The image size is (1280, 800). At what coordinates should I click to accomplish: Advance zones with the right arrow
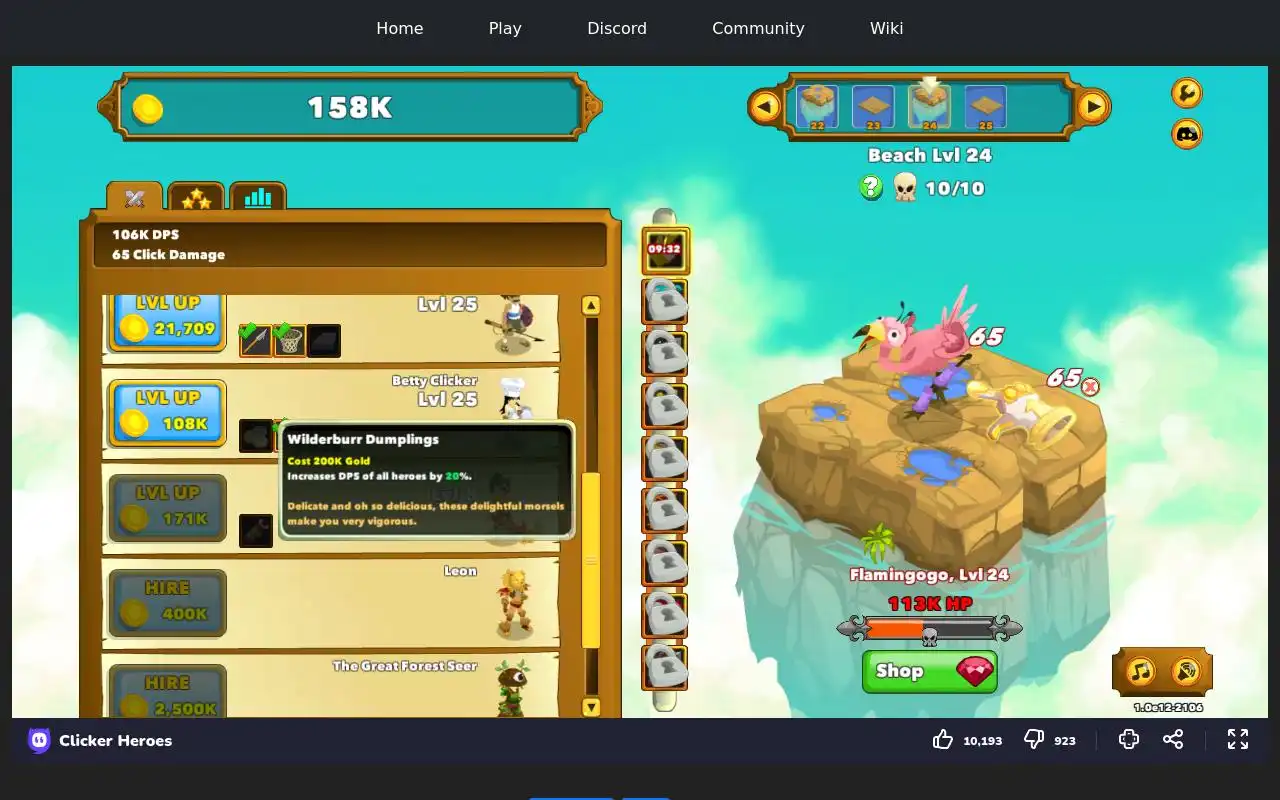point(1093,106)
